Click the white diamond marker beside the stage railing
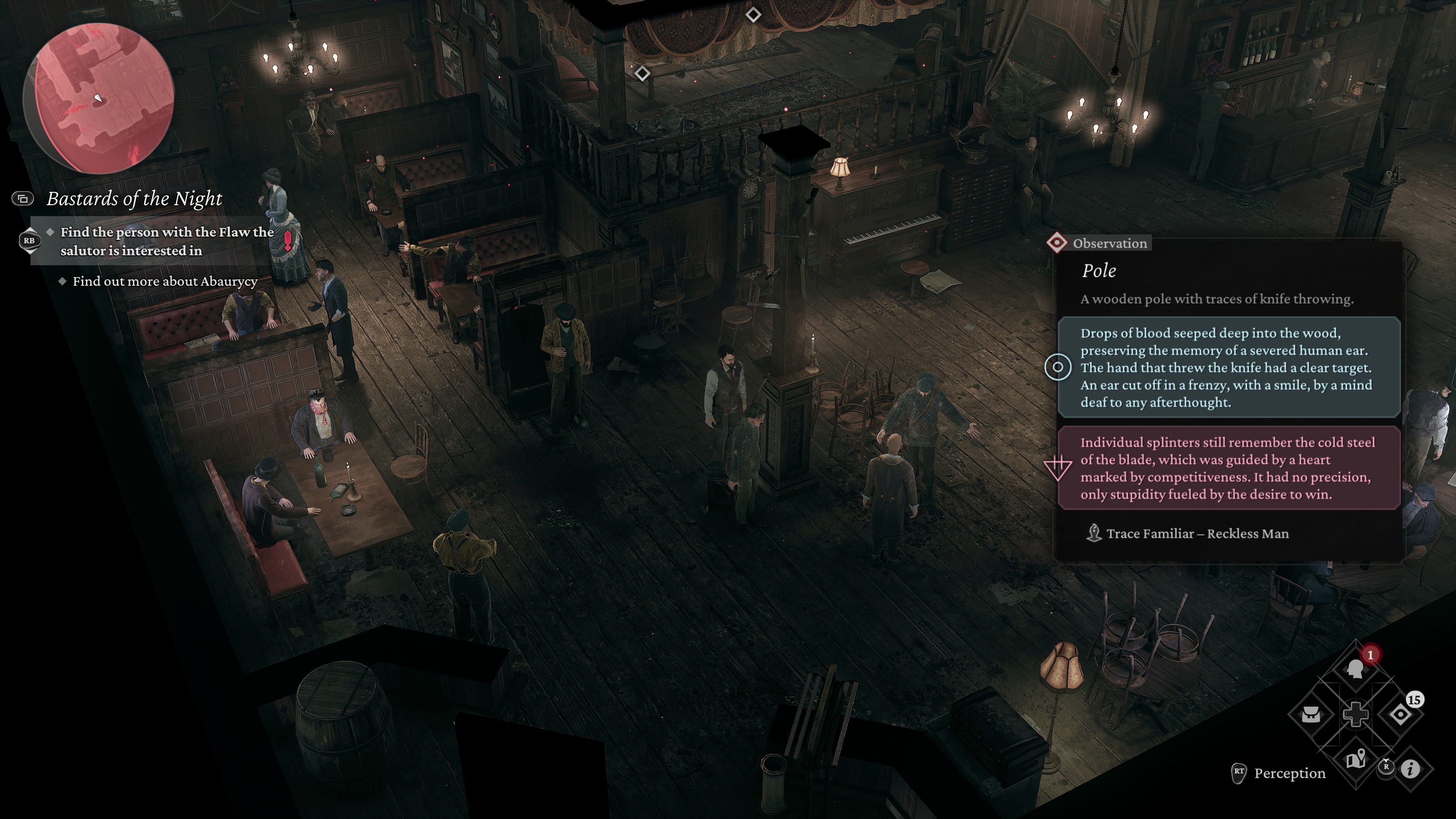This screenshot has width=1456, height=819. pos(642,73)
